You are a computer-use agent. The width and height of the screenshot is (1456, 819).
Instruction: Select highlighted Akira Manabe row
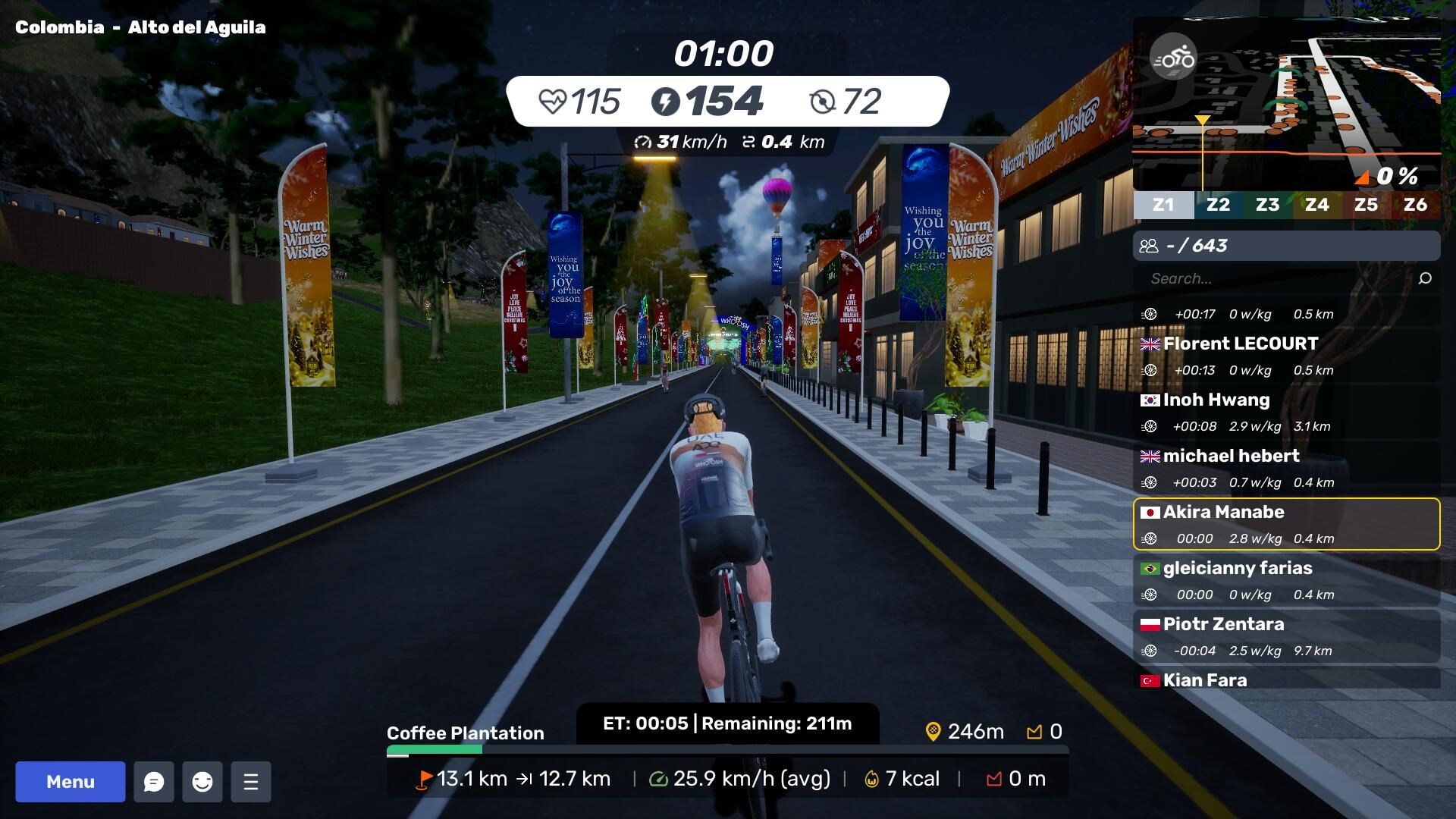(1286, 524)
